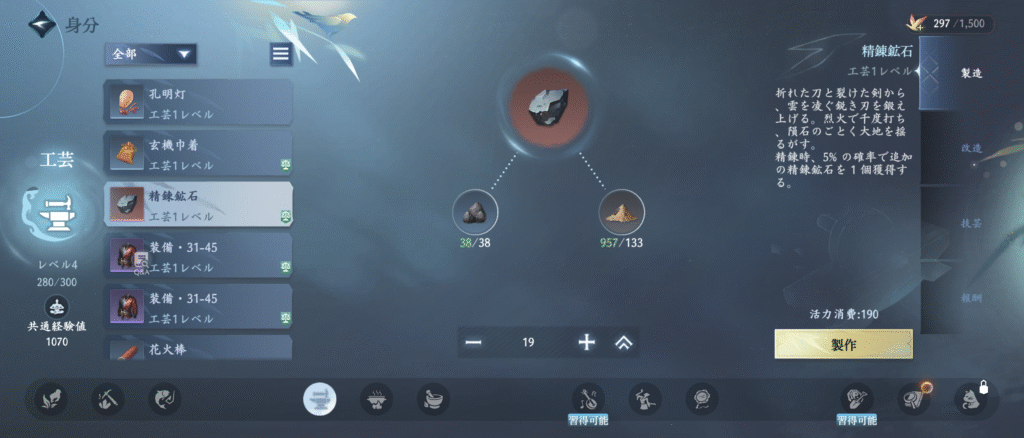Screen dimensions: 1024x438
Task: Open the 改造 tab
Action: click(970, 148)
